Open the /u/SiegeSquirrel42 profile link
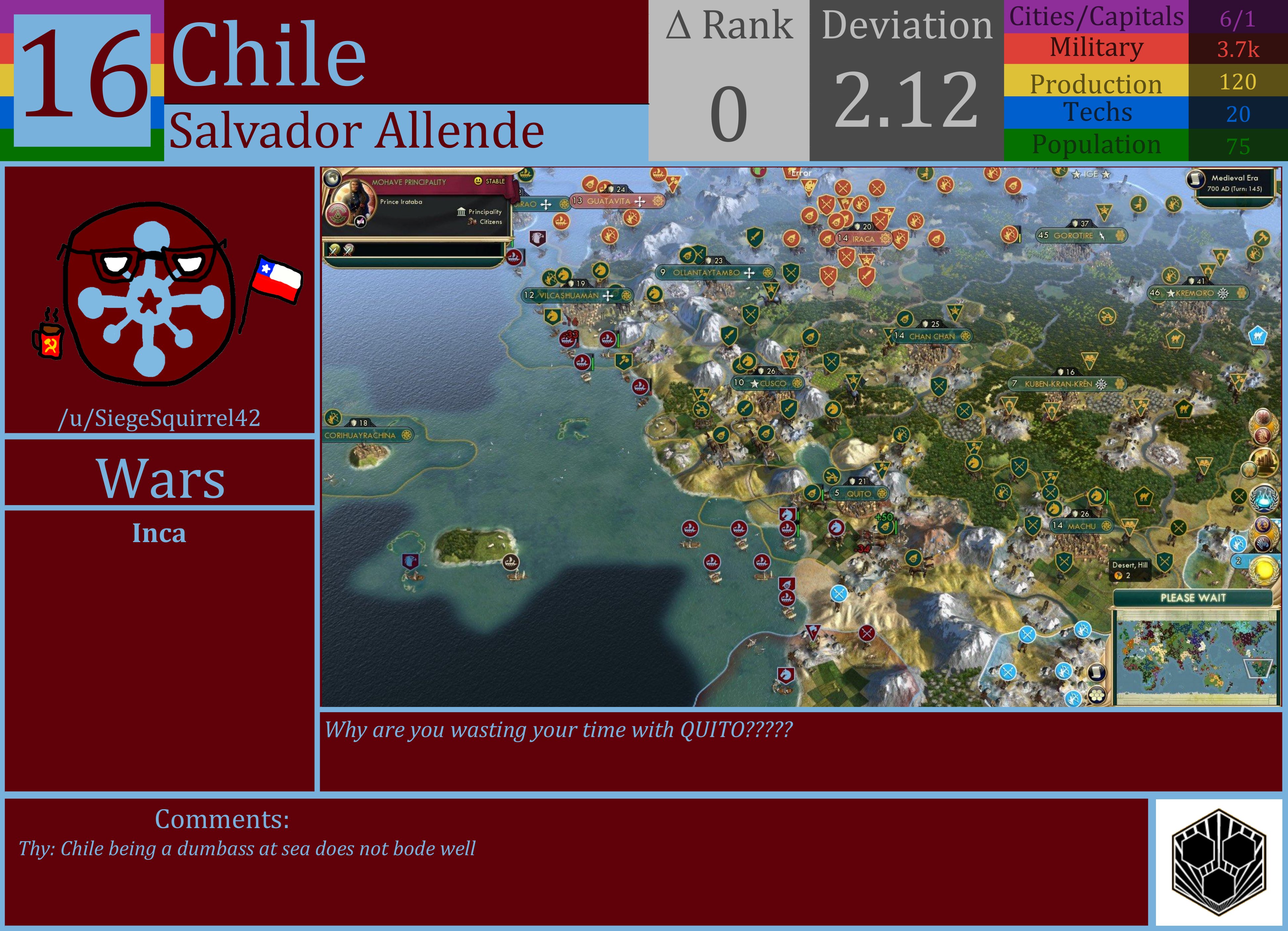1288x931 pixels. click(160, 419)
